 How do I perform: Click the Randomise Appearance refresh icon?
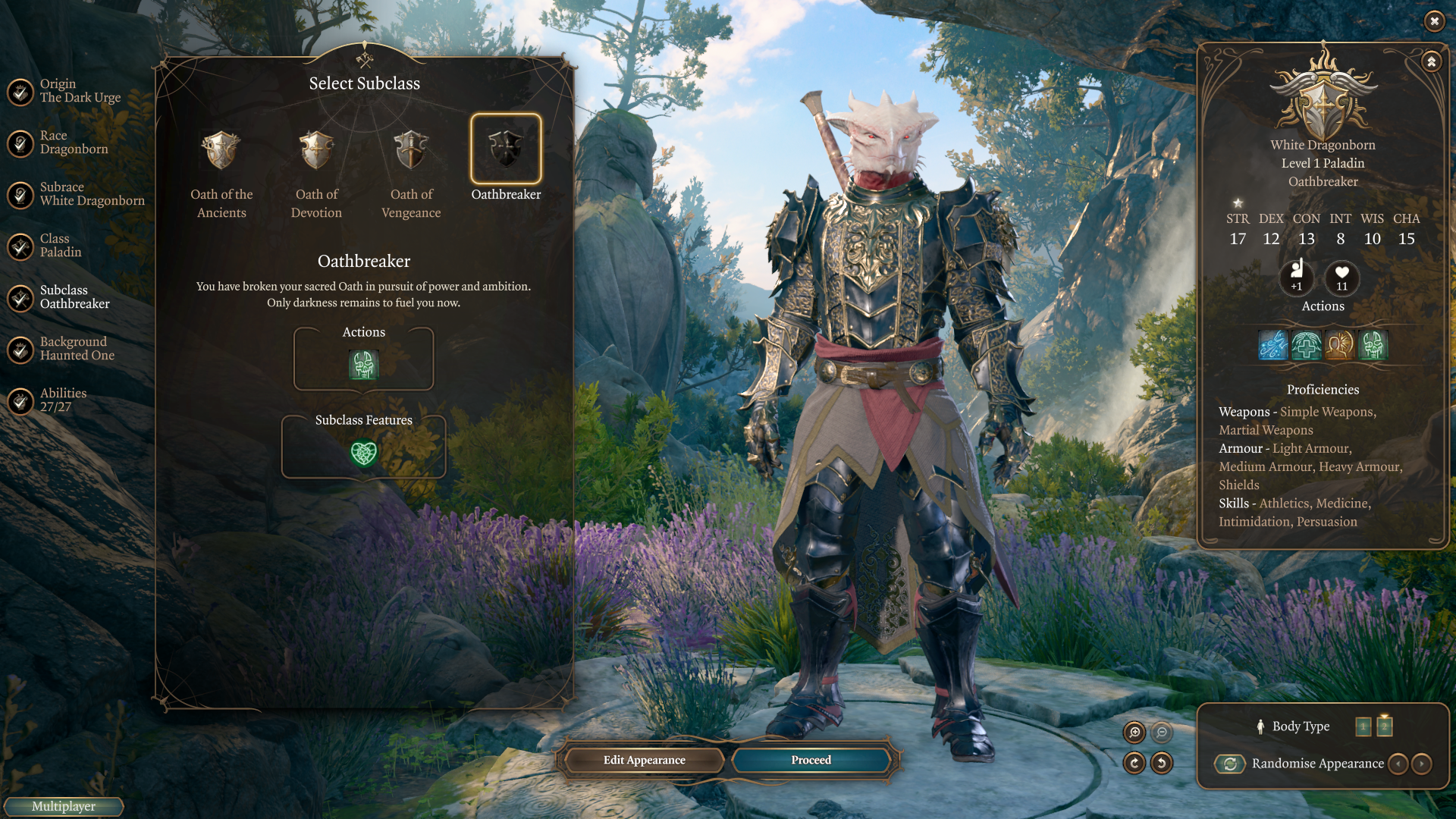click(1230, 764)
